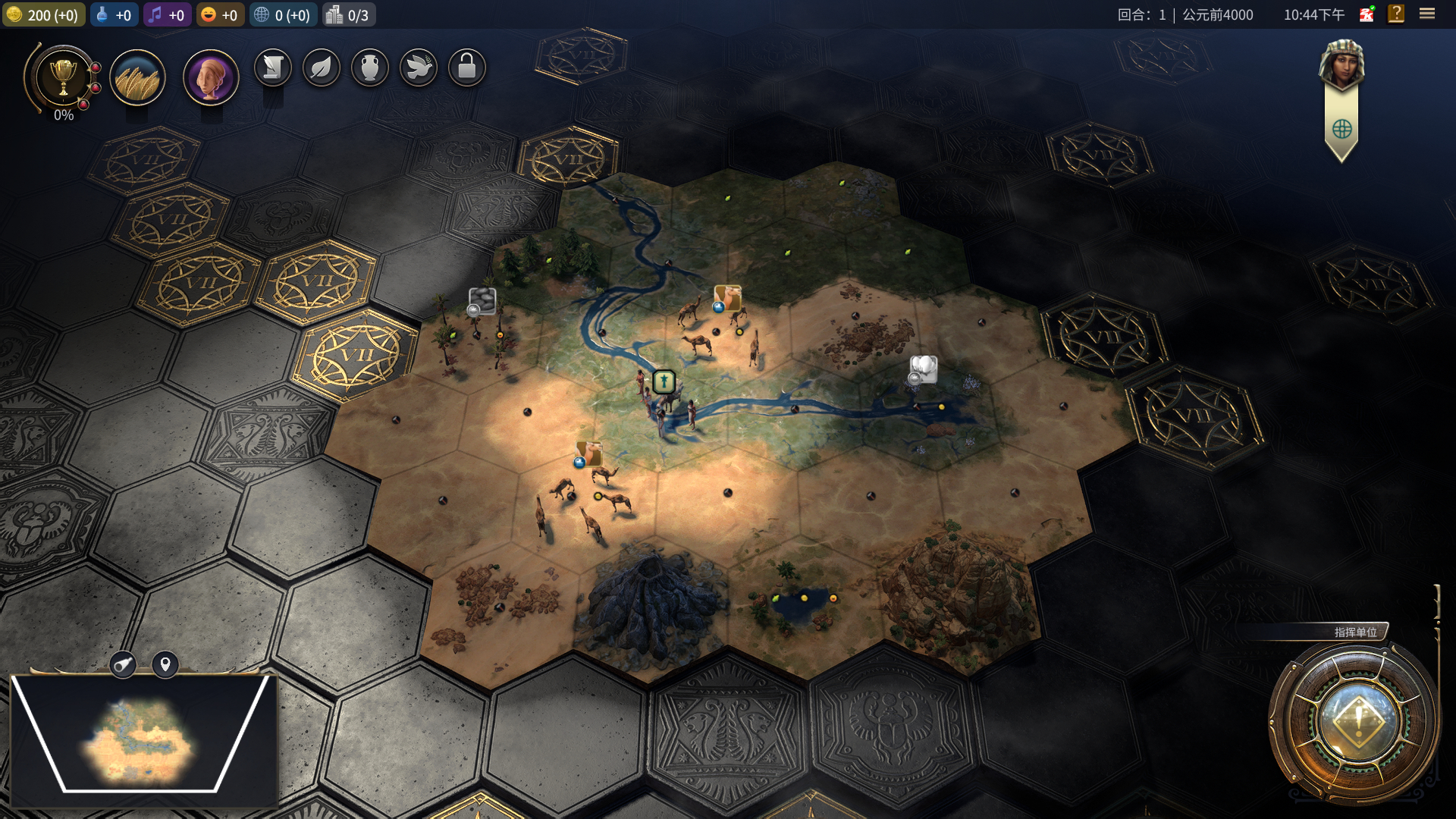Viewport: 1456px width, 819px height.
Task: Click the settlement limit 0/3 indicator
Action: tap(348, 15)
